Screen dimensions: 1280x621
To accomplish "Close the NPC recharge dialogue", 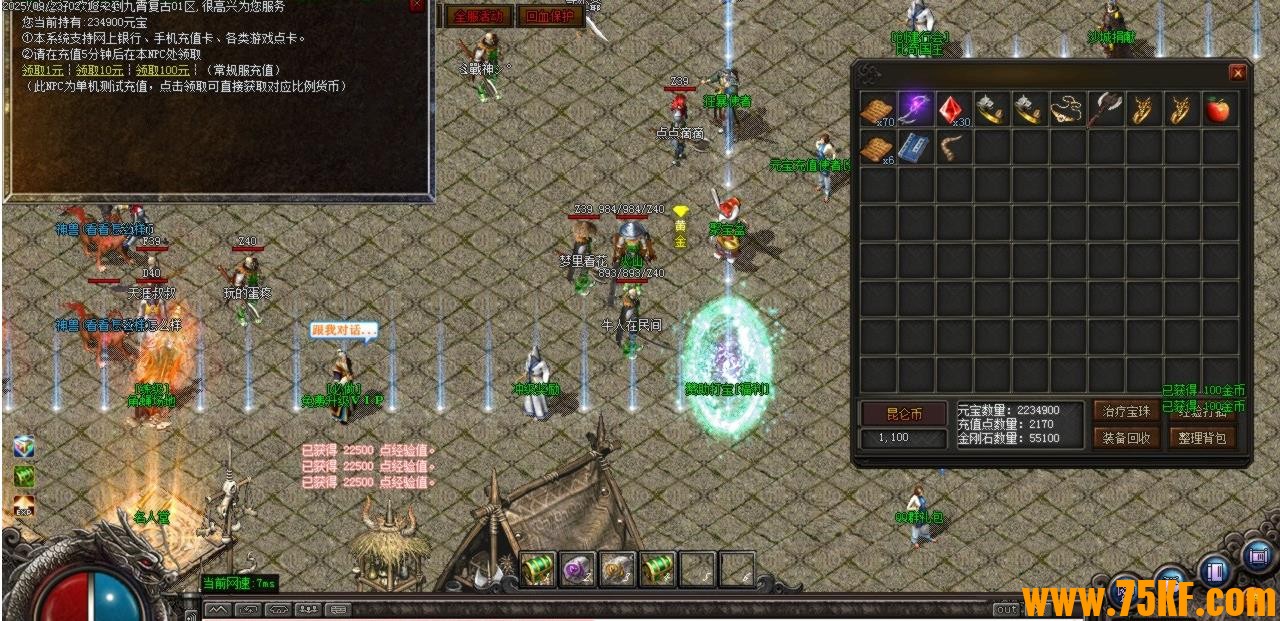I will (x=417, y=5).
